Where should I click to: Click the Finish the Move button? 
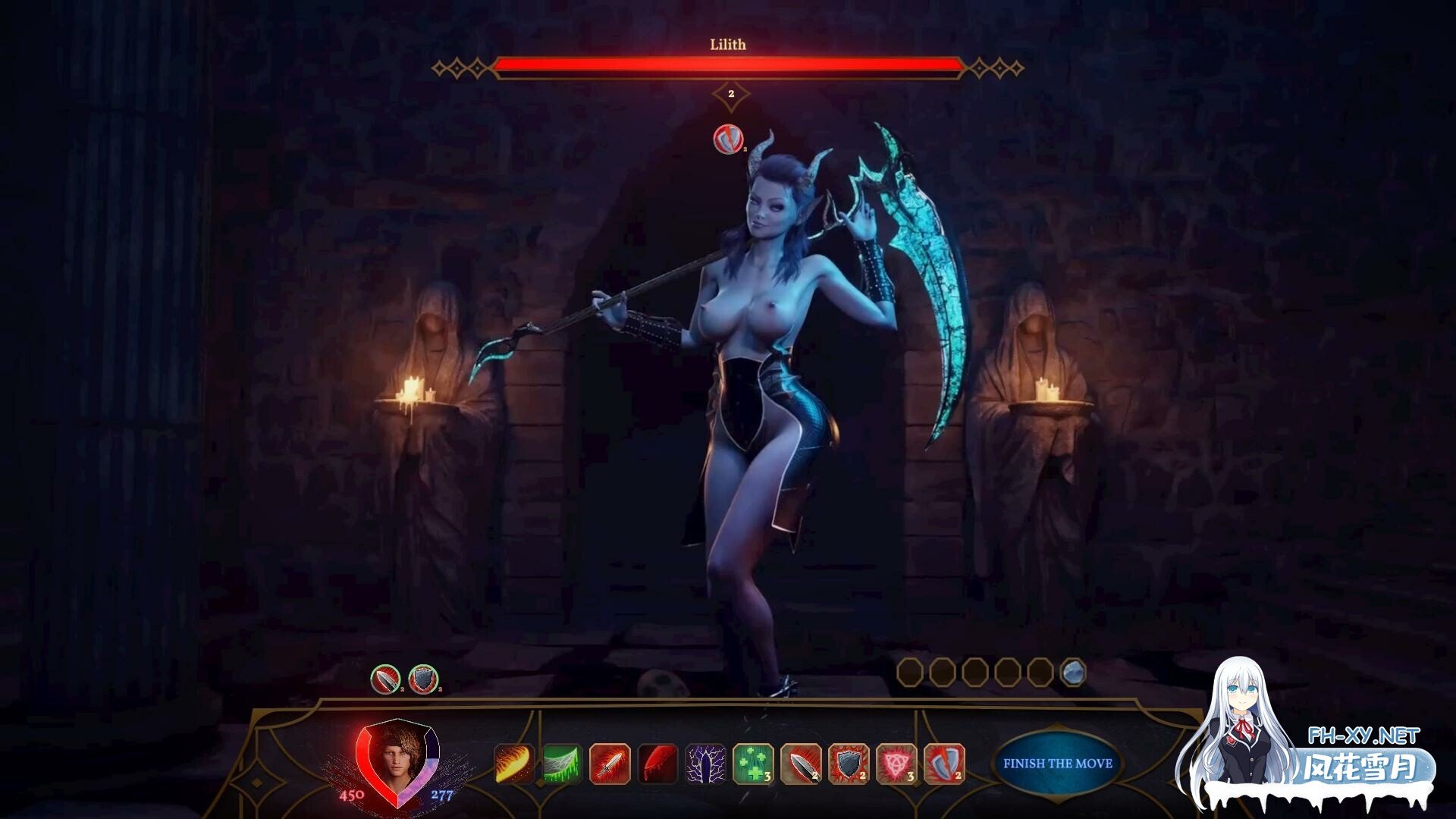[1057, 764]
